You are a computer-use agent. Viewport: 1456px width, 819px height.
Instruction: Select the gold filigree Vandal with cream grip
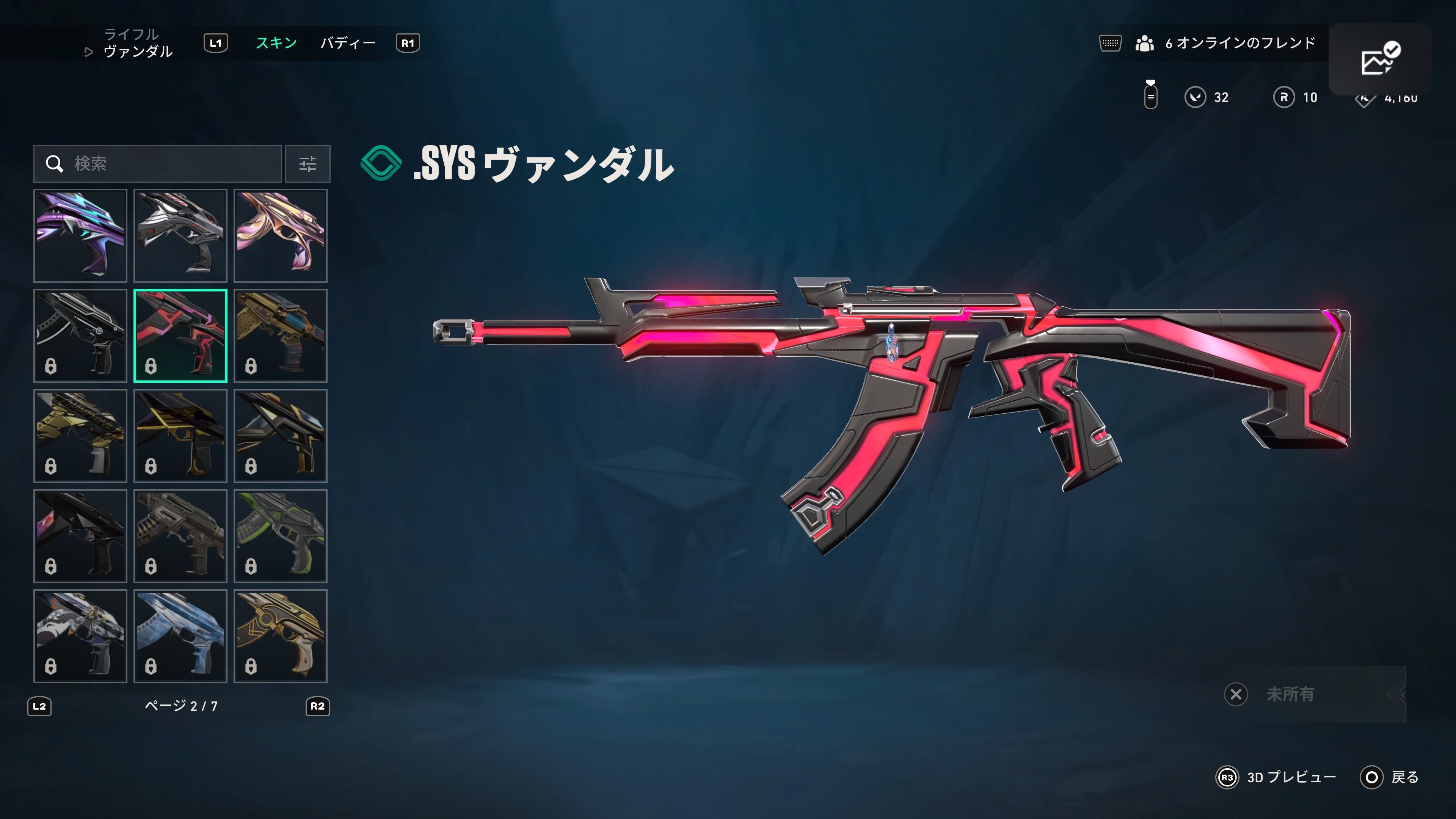pos(280,636)
